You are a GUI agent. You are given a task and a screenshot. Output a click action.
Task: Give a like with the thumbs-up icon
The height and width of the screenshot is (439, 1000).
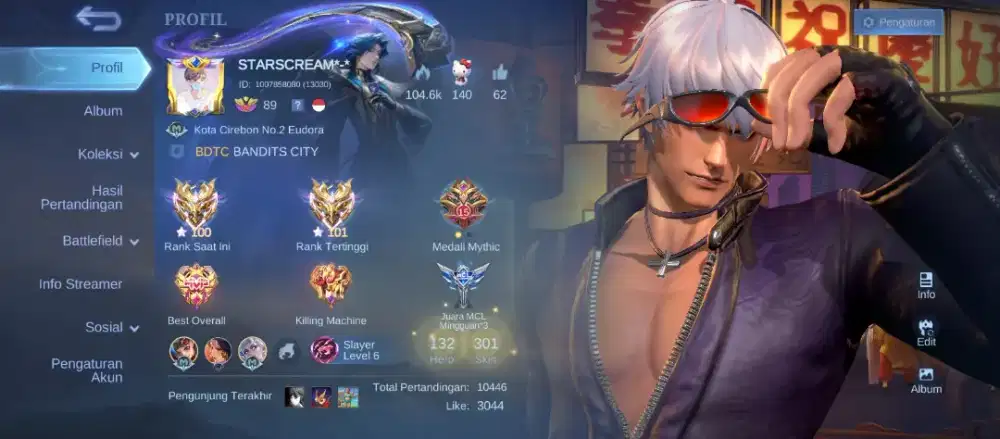(x=500, y=73)
